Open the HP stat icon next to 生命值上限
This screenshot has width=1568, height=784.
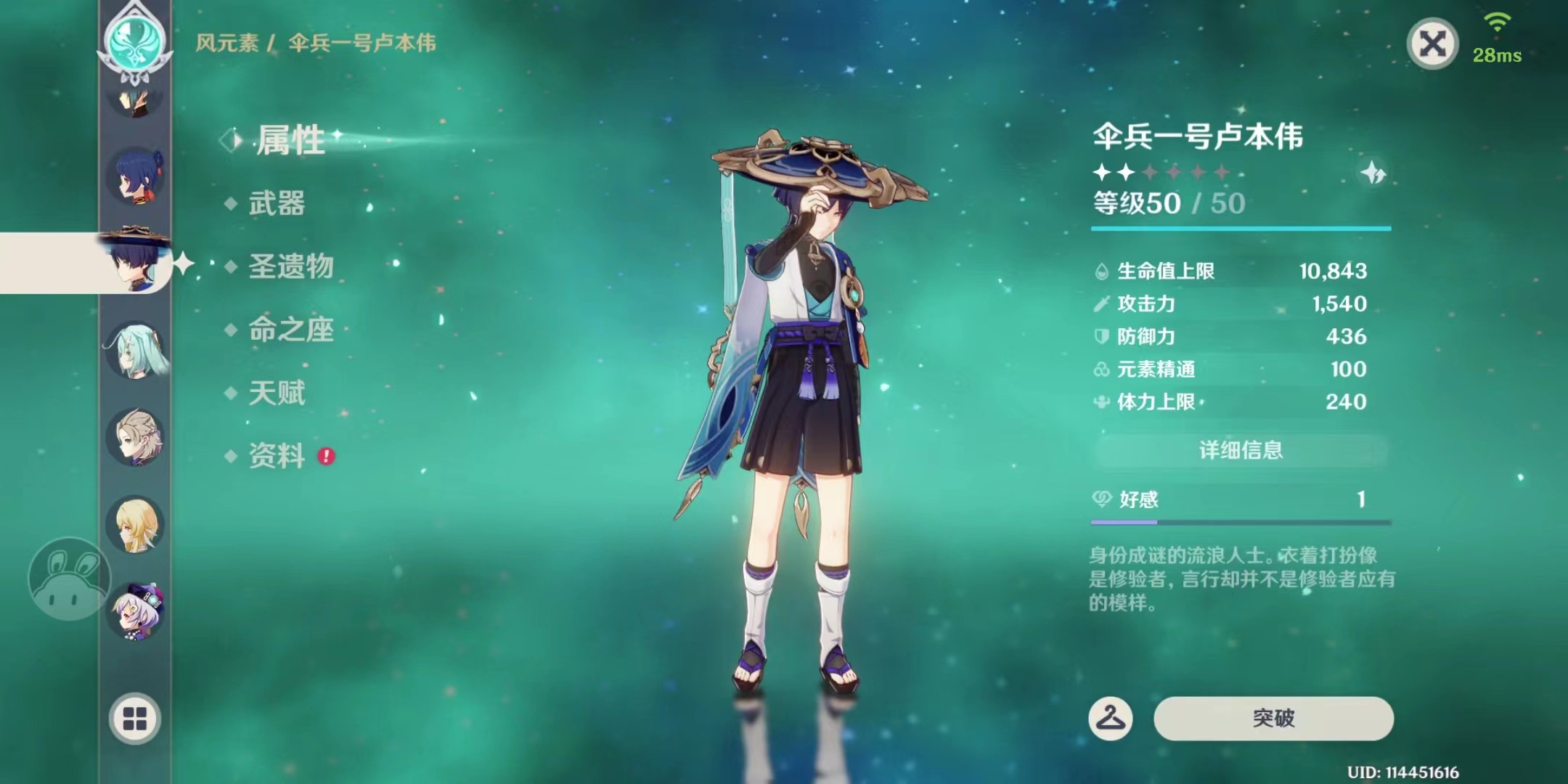[x=1103, y=271]
